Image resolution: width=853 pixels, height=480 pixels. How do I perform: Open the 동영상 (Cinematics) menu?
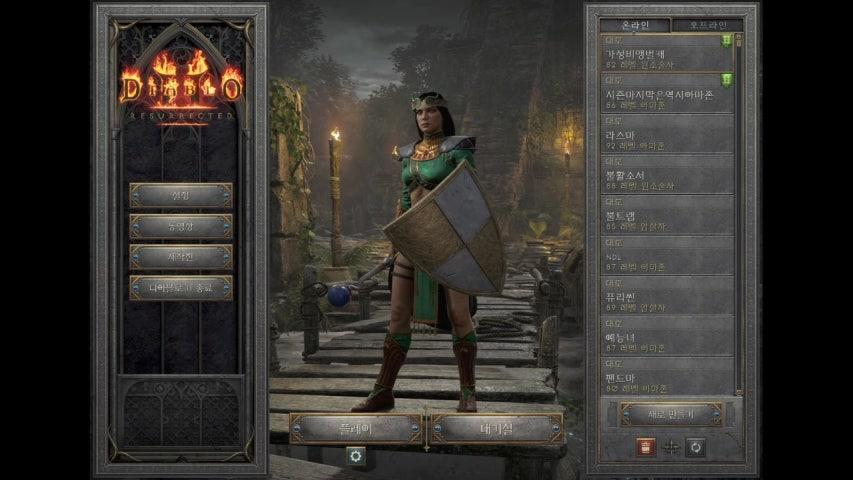(x=181, y=226)
